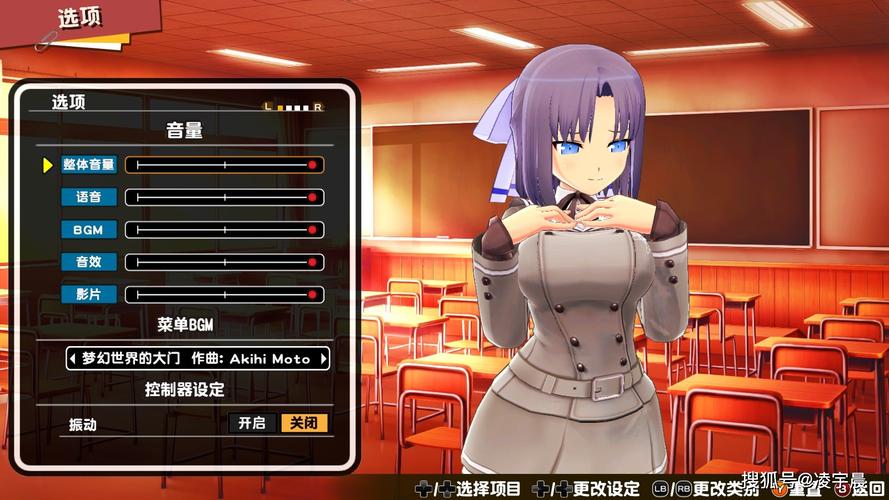The image size is (889, 500).
Task: Choose the previous menu BGM track arrow
Action: pos(73,358)
